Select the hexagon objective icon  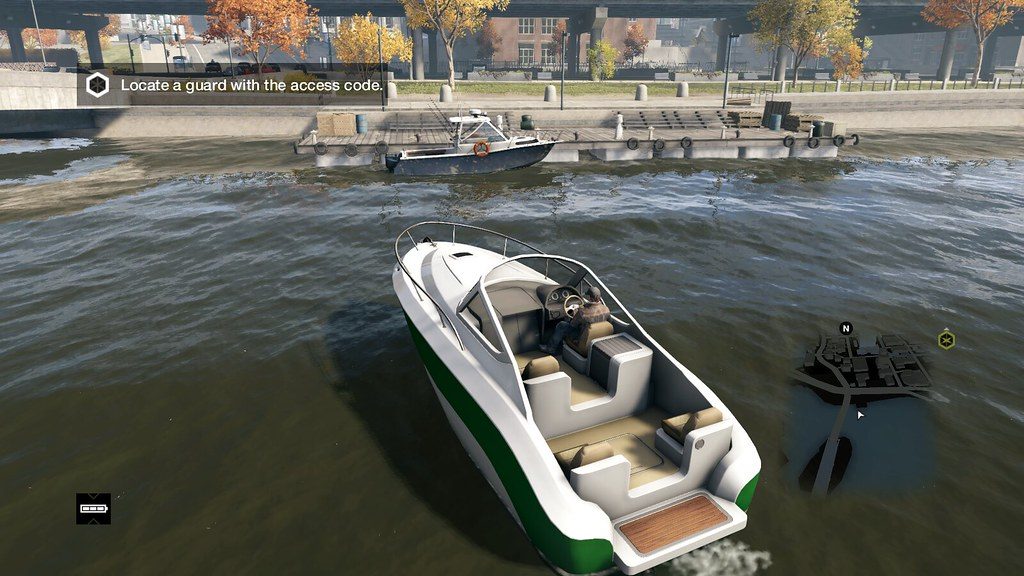pos(97,86)
